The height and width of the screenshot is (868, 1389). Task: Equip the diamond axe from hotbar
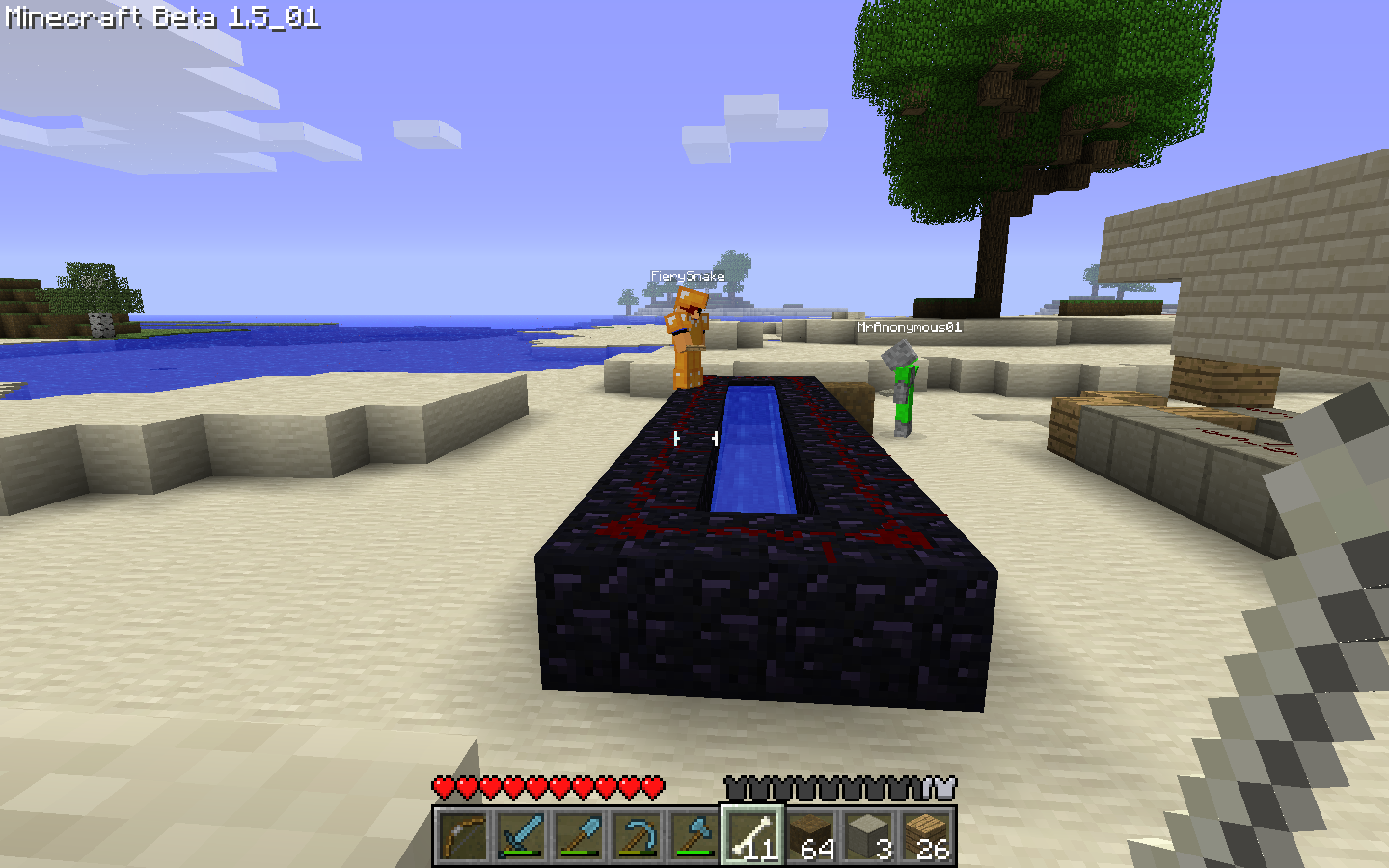pyautogui.click(x=694, y=836)
